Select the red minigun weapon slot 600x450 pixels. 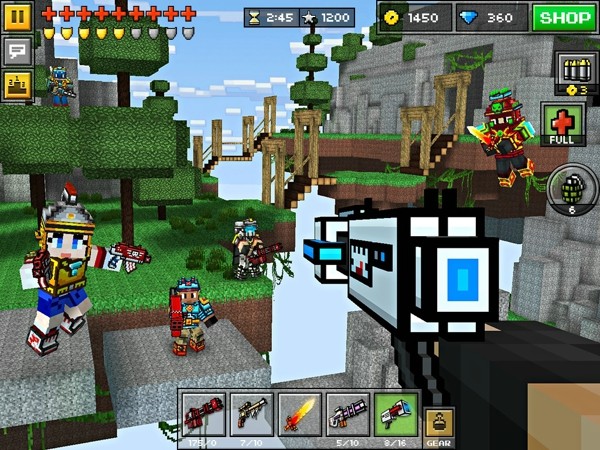pyautogui.click(x=203, y=415)
